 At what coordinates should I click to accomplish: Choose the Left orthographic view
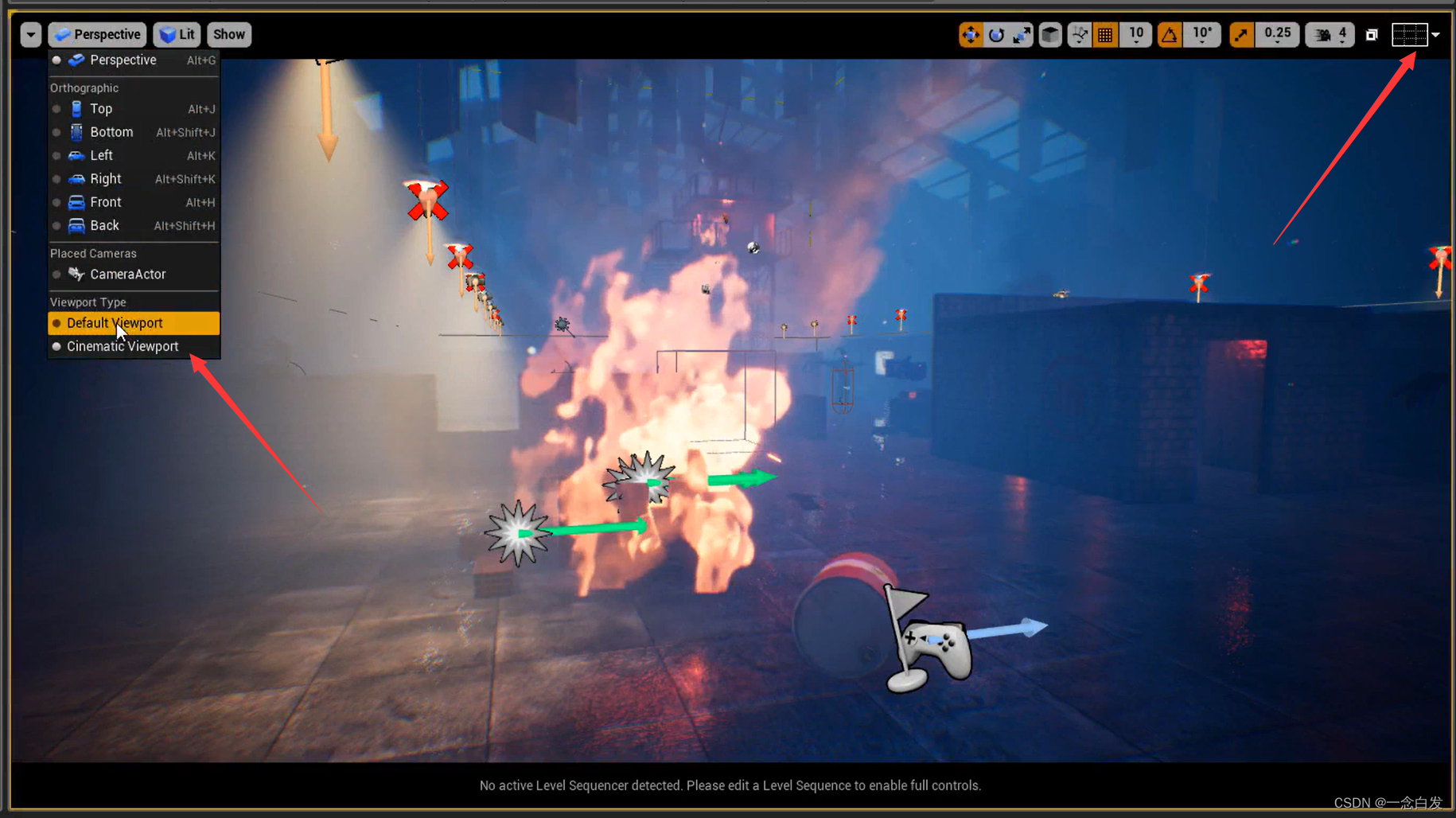point(101,155)
